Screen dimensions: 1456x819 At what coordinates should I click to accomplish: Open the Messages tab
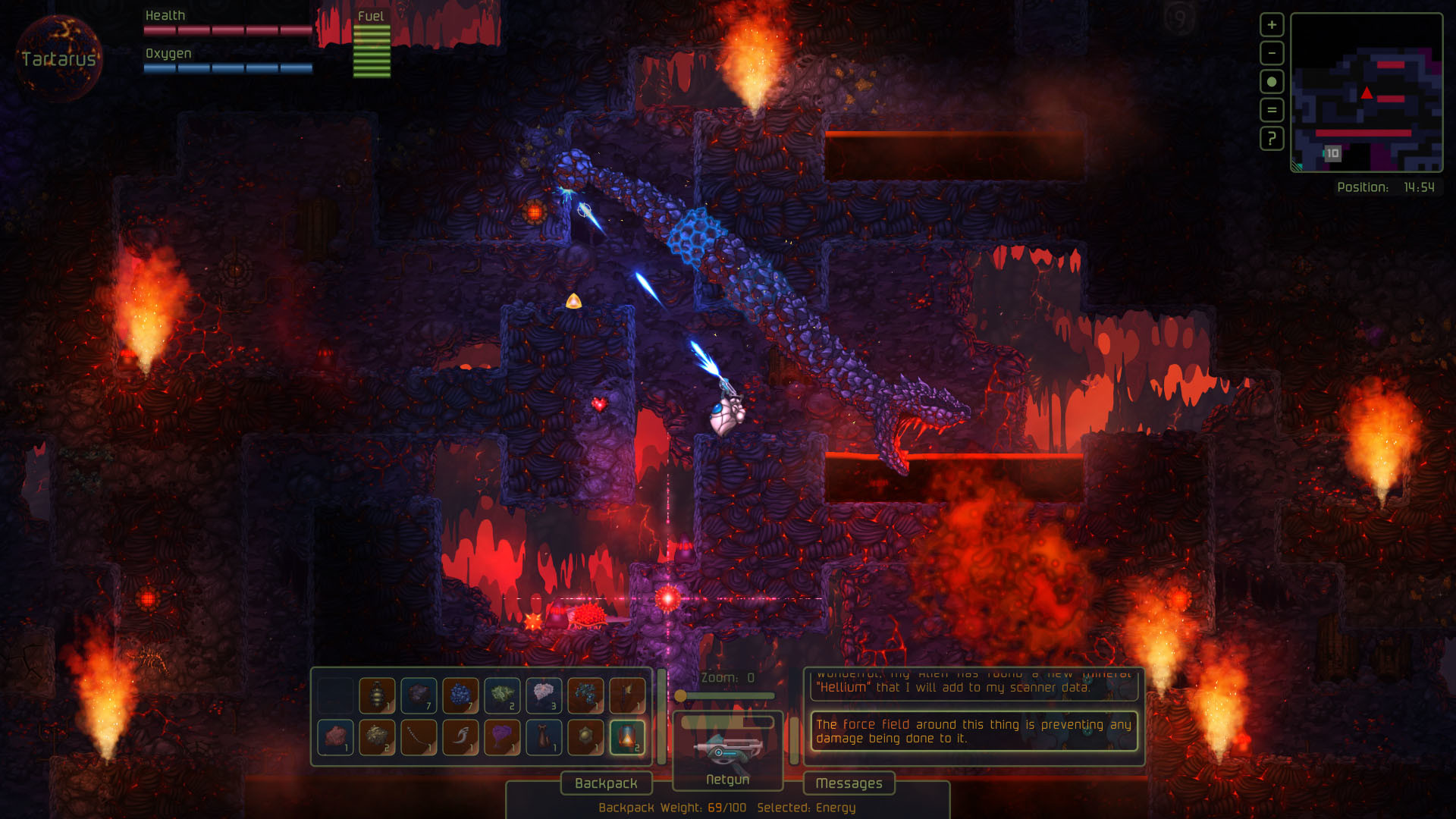[x=849, y=783]
